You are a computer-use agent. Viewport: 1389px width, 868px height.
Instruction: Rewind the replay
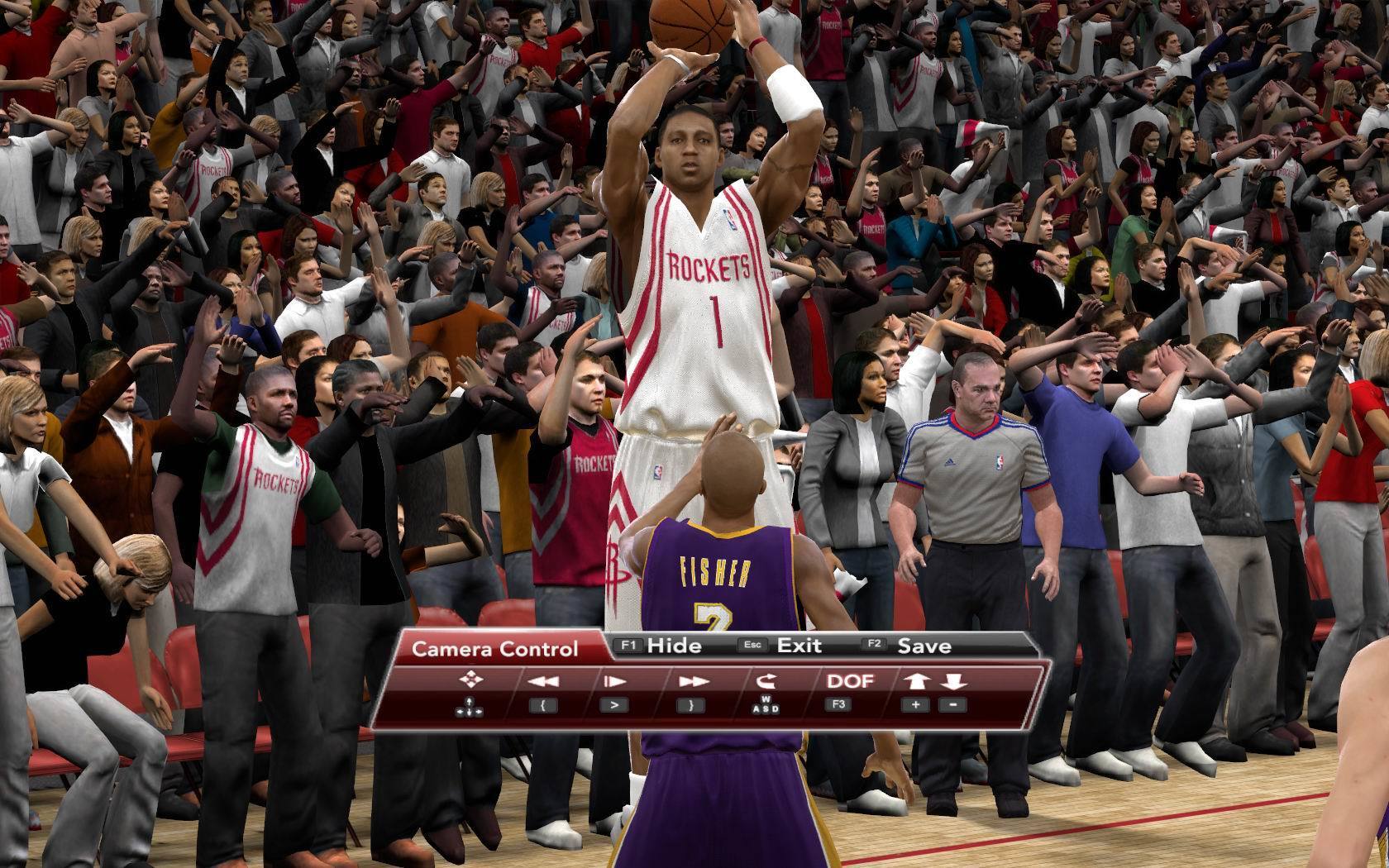(x=542, y=682)
